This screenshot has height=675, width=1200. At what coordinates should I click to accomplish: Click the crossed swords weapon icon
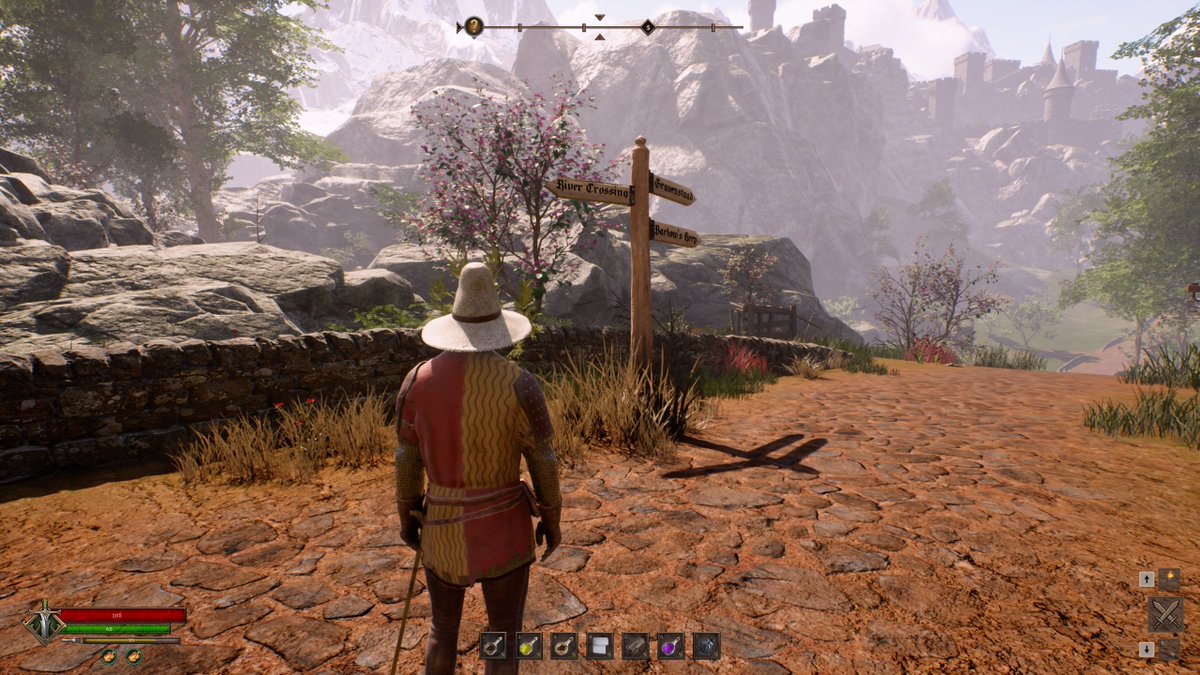1165,614
